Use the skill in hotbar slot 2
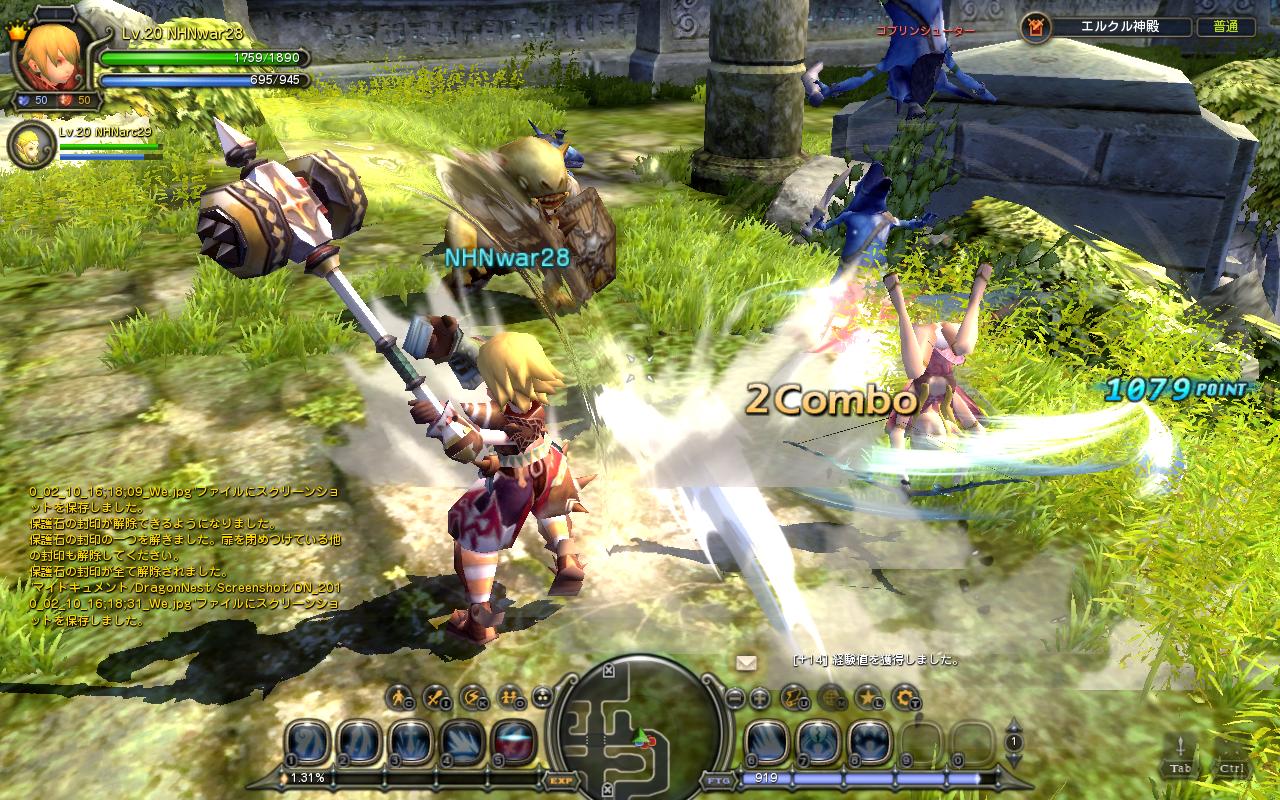This screenshot has height=800, width=1280. pos(359,742)
